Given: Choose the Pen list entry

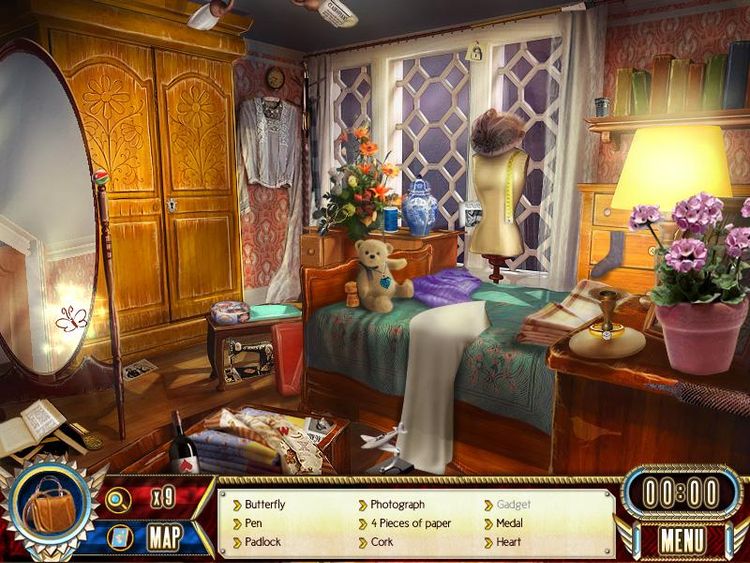Looking at the screenshot, I should [254, 523].
